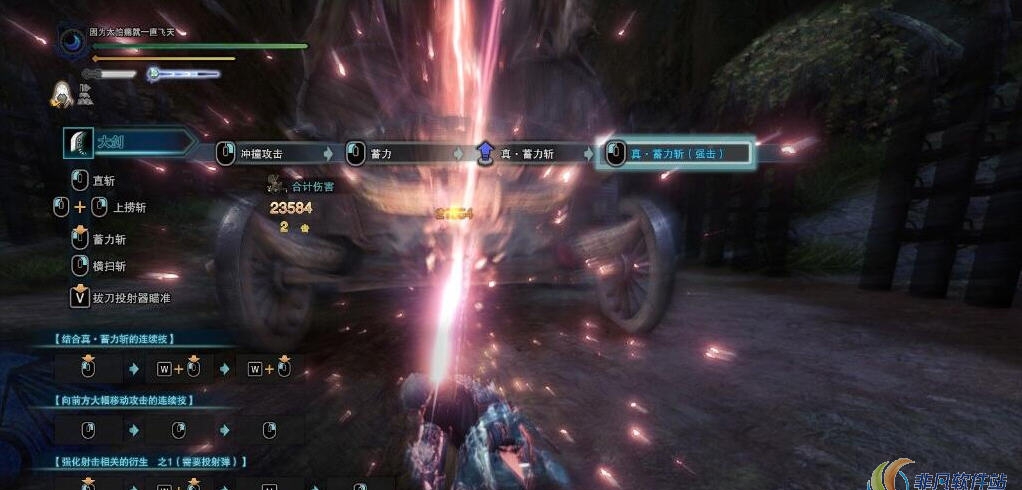Click the 真·蓄力斩 combo step
The image size is (1022, 490).
526,154
